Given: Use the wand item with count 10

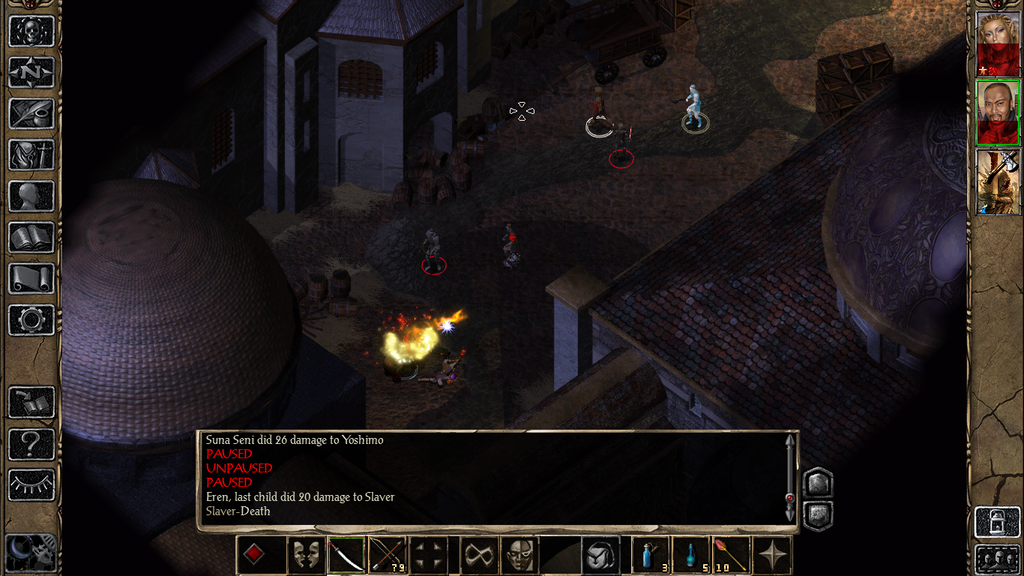Looking at the screenshot, I should coord(731,555).
